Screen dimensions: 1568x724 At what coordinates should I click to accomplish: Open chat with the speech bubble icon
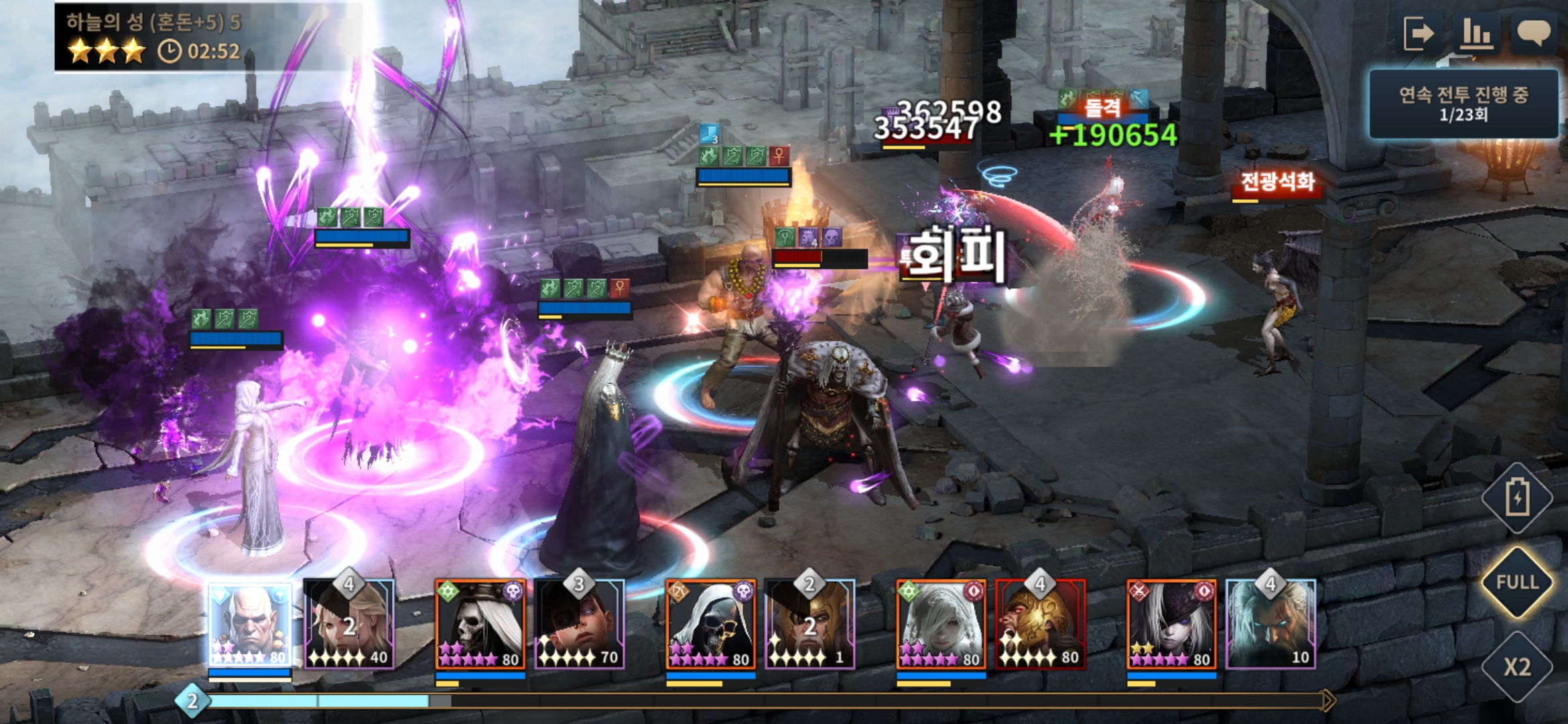tap(1532, 34)
